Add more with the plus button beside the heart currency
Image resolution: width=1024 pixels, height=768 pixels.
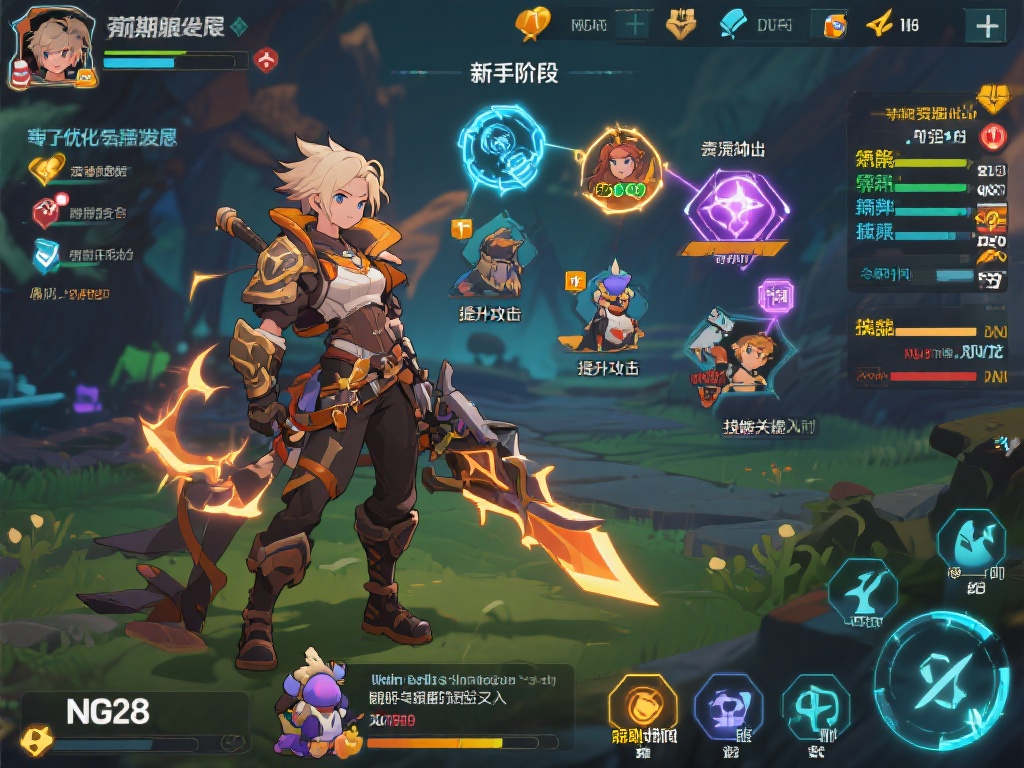pos(632,24)
